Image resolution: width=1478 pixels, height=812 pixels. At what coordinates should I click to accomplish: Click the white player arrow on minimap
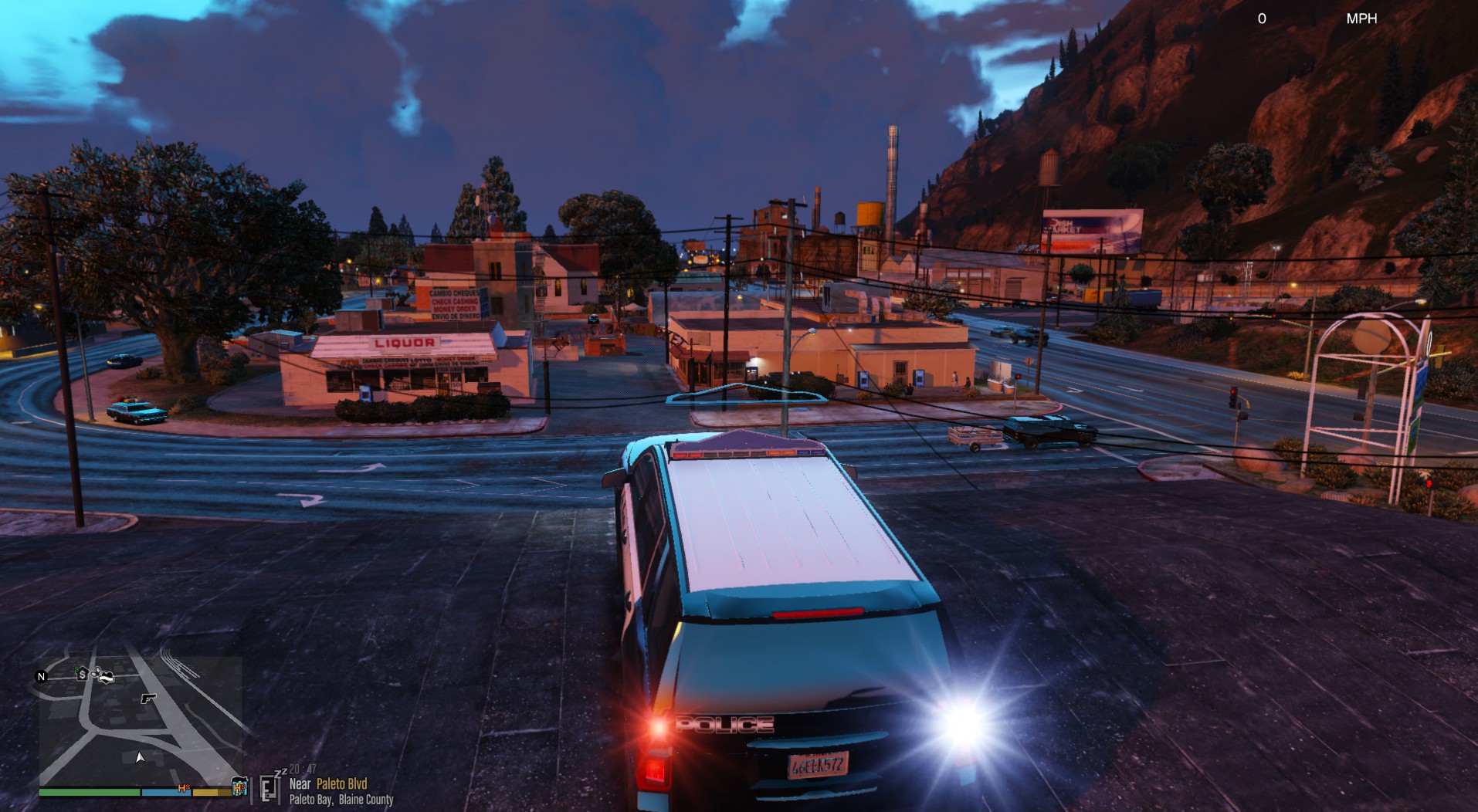click(x=140, y=757)
